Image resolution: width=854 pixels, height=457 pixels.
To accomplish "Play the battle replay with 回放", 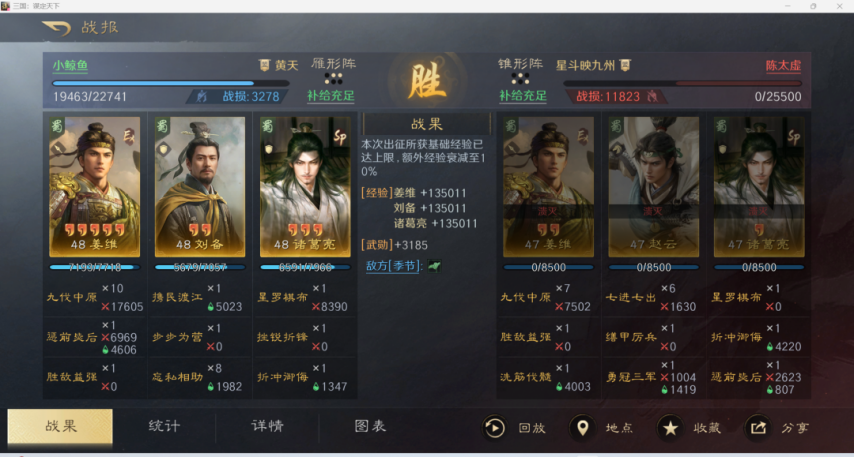I will 514,428.
